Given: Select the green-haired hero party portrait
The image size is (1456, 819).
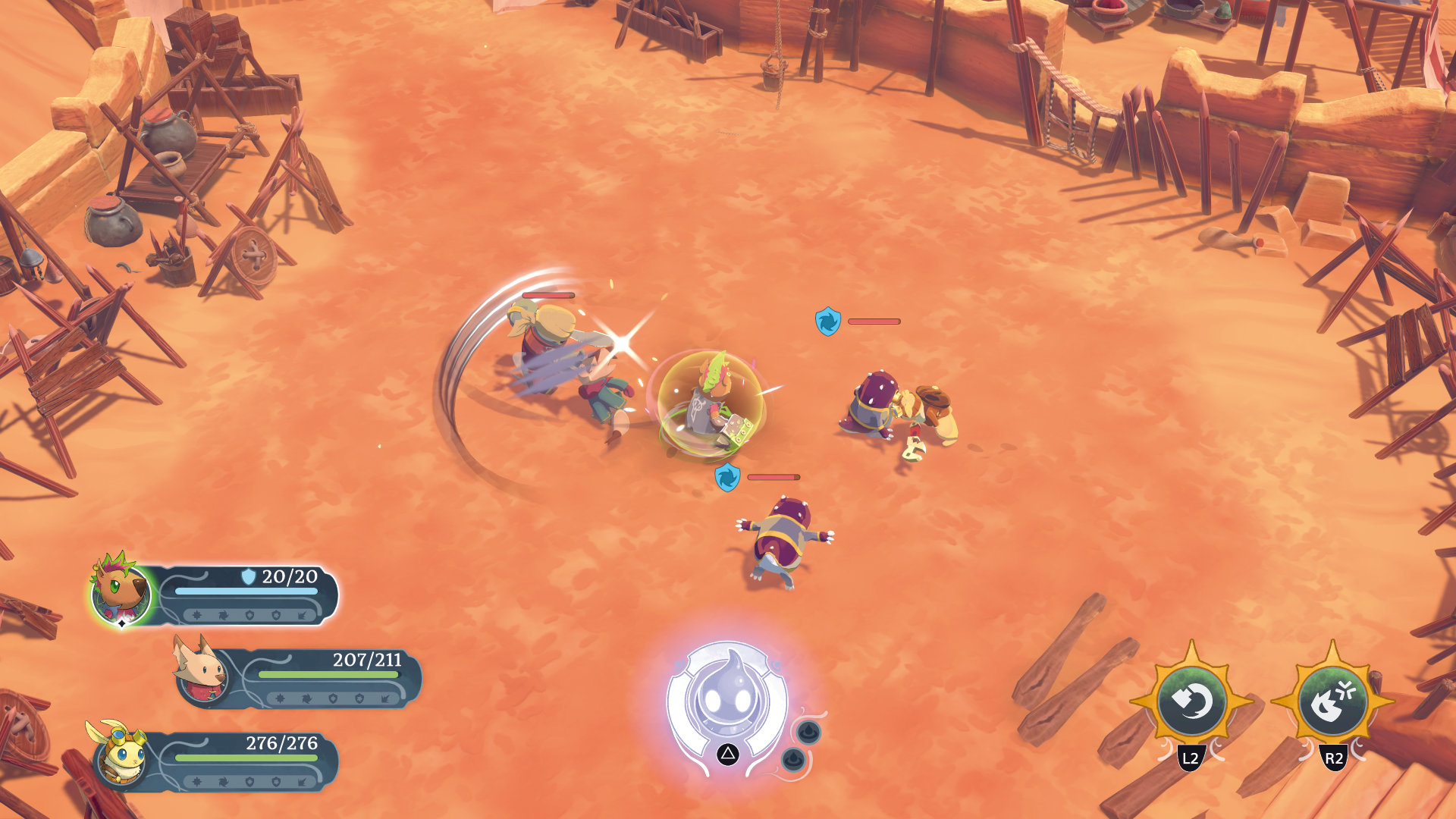Looking at the screenshot, I should coord(121,592).
